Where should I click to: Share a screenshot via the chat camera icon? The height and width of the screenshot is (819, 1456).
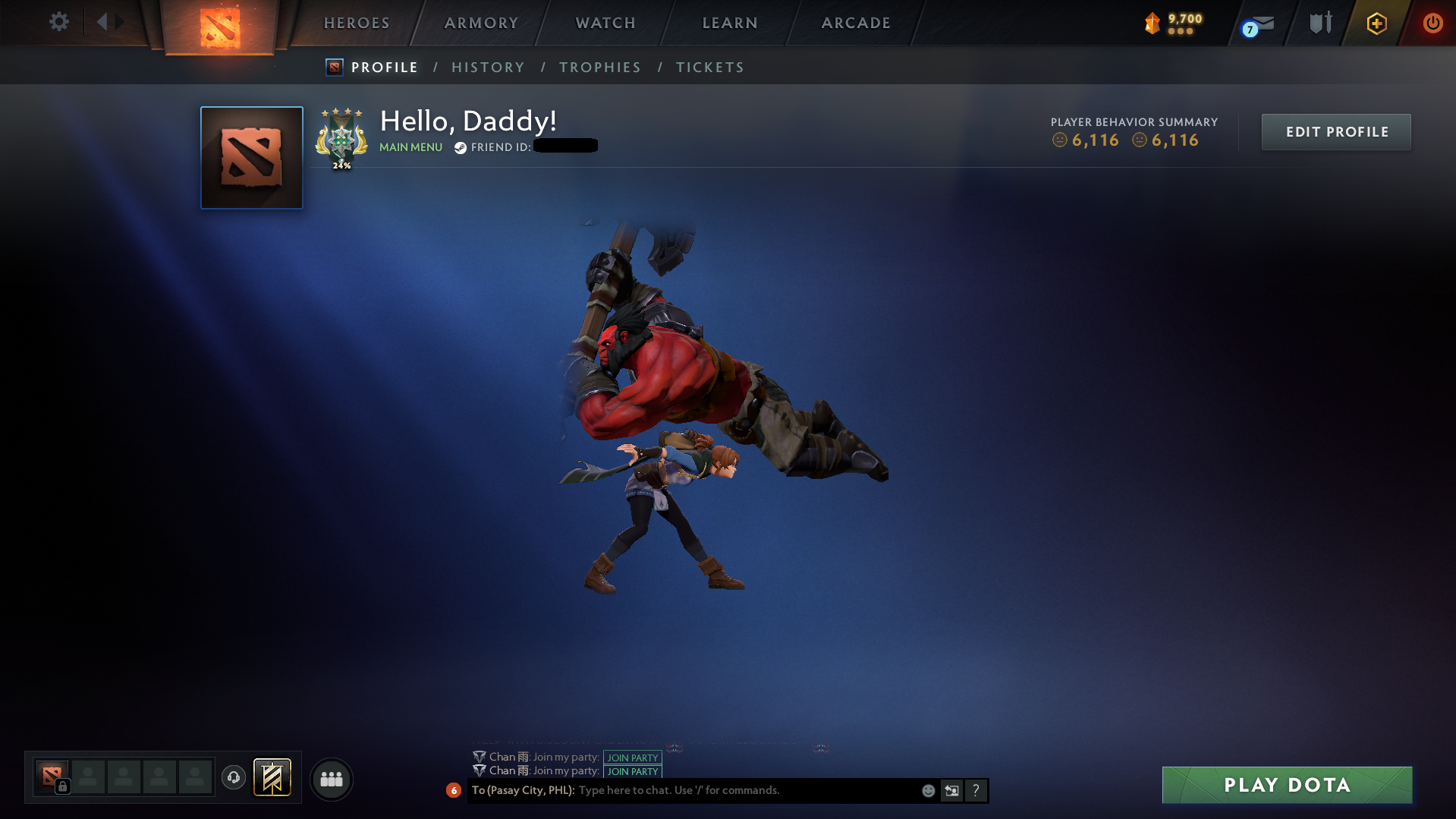coord(951,790)
